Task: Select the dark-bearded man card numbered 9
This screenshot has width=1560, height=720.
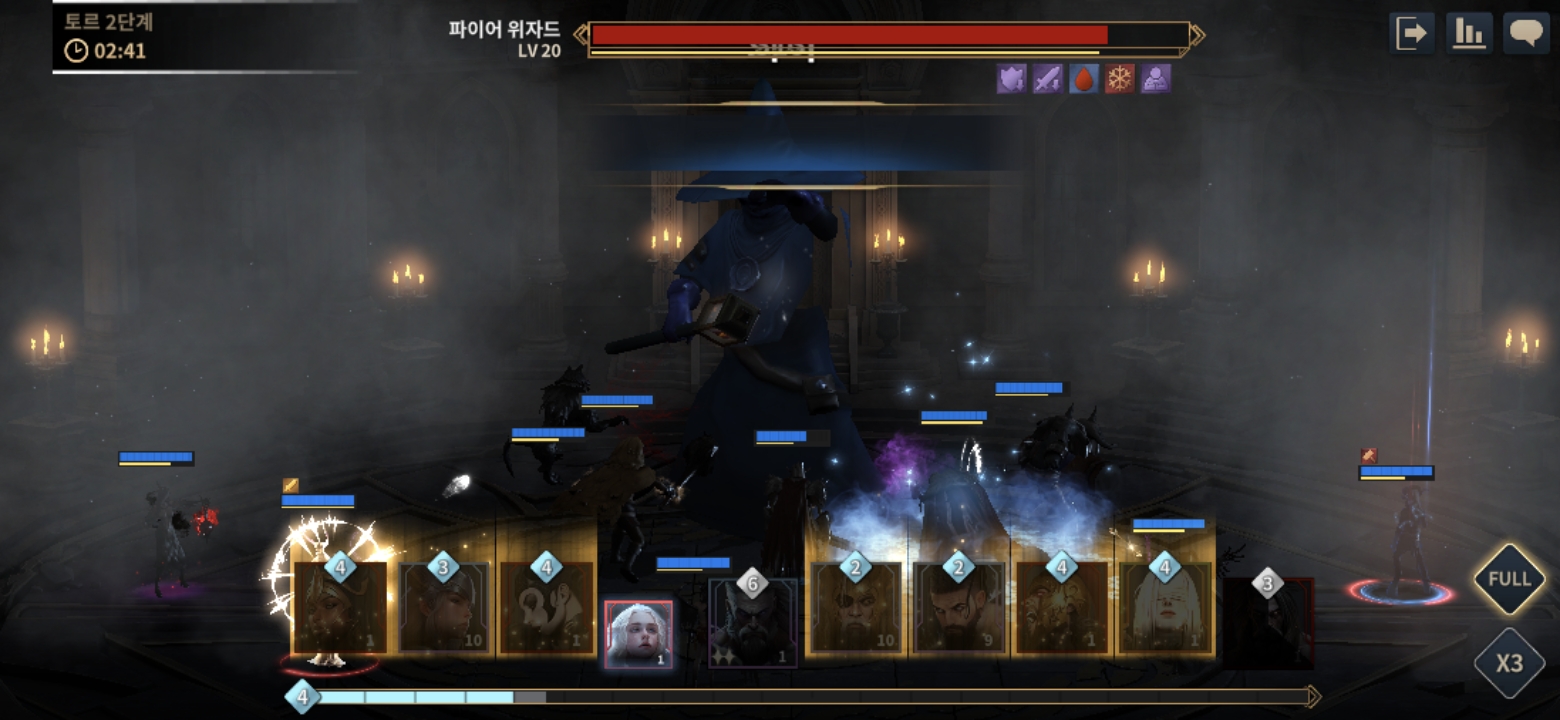Action: pos(960,608)
